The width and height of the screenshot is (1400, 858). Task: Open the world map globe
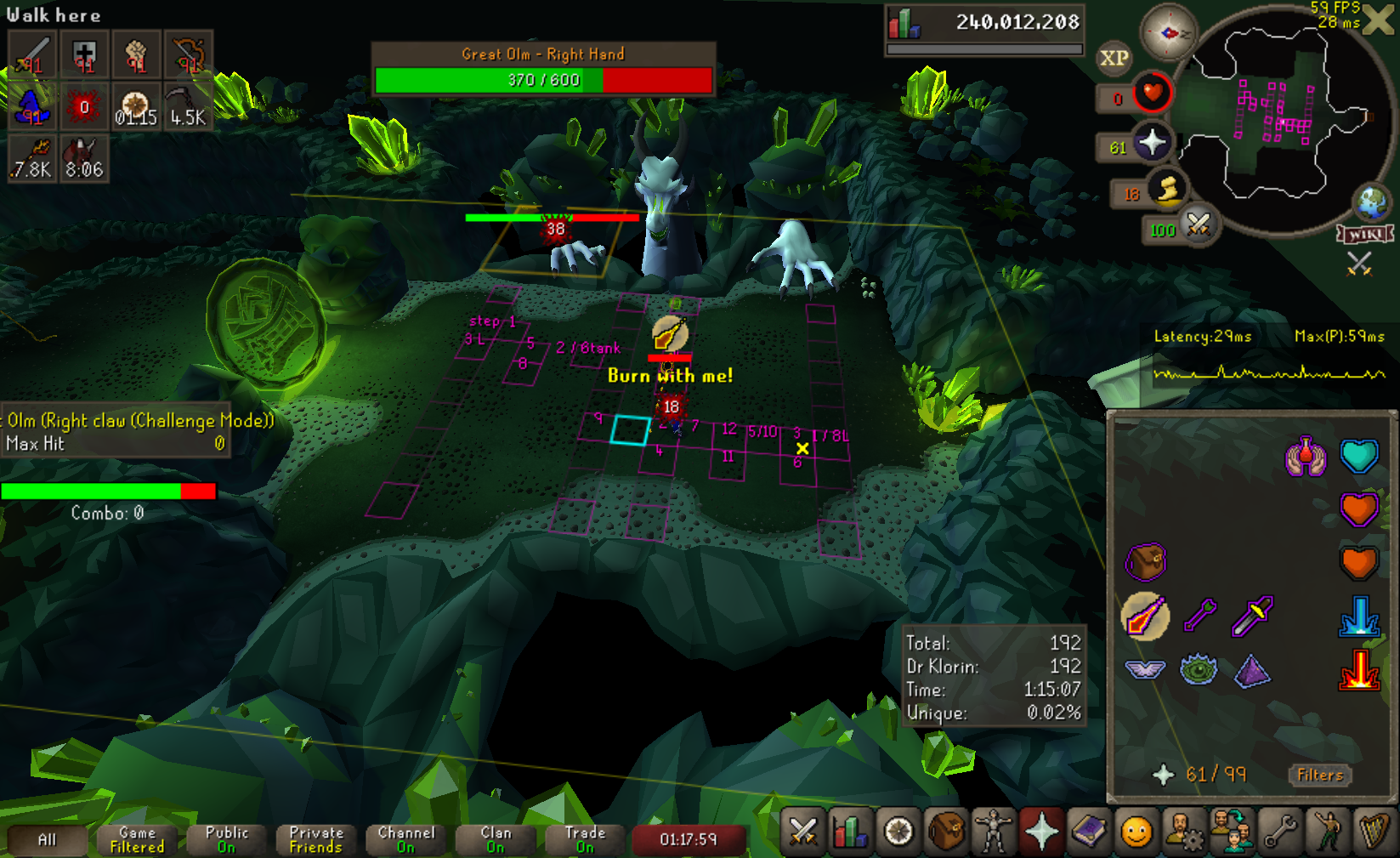click(x=1372, y=202)
